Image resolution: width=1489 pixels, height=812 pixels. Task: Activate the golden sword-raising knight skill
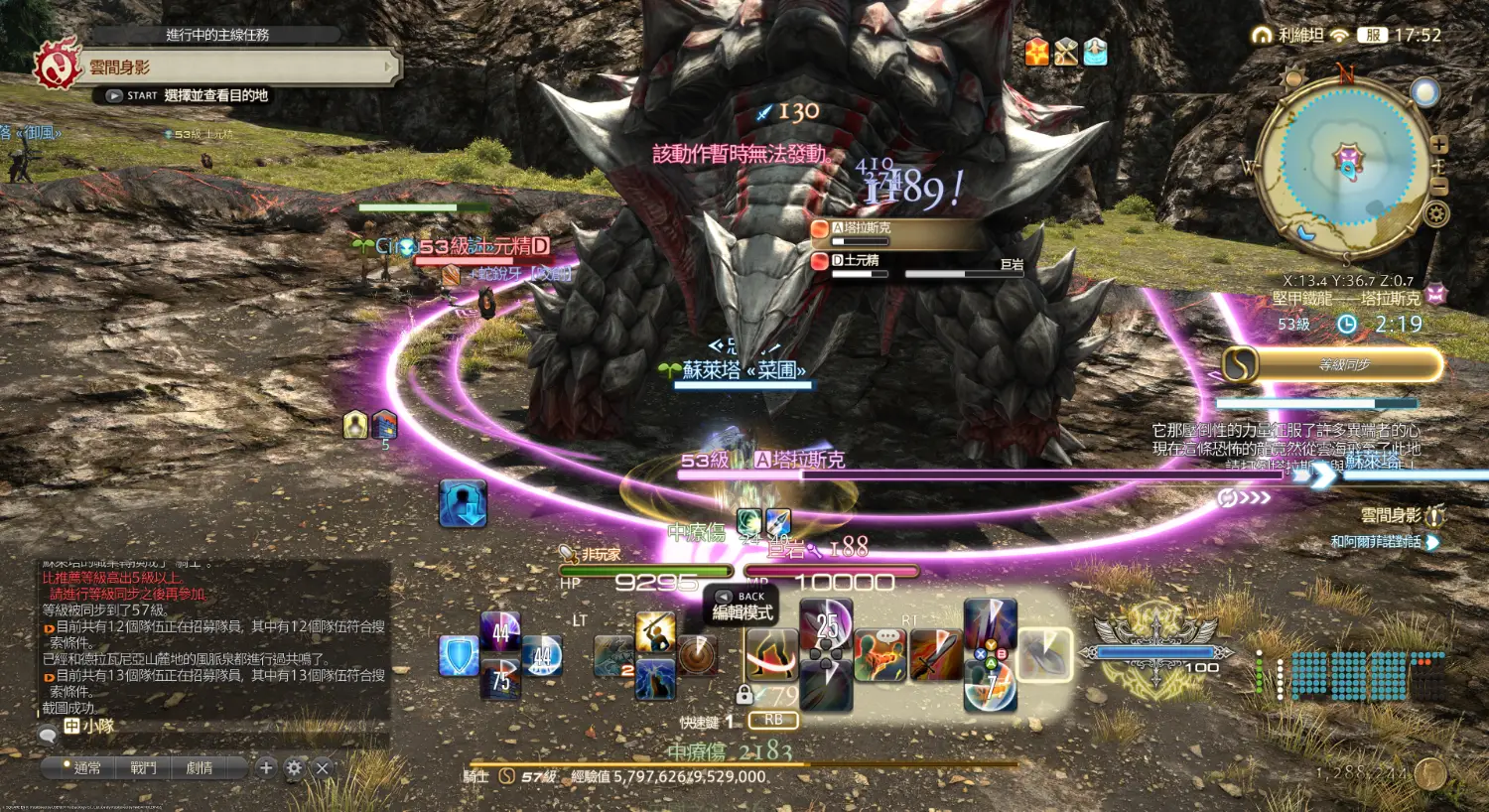pyautogui.click(x=655, y=632)
